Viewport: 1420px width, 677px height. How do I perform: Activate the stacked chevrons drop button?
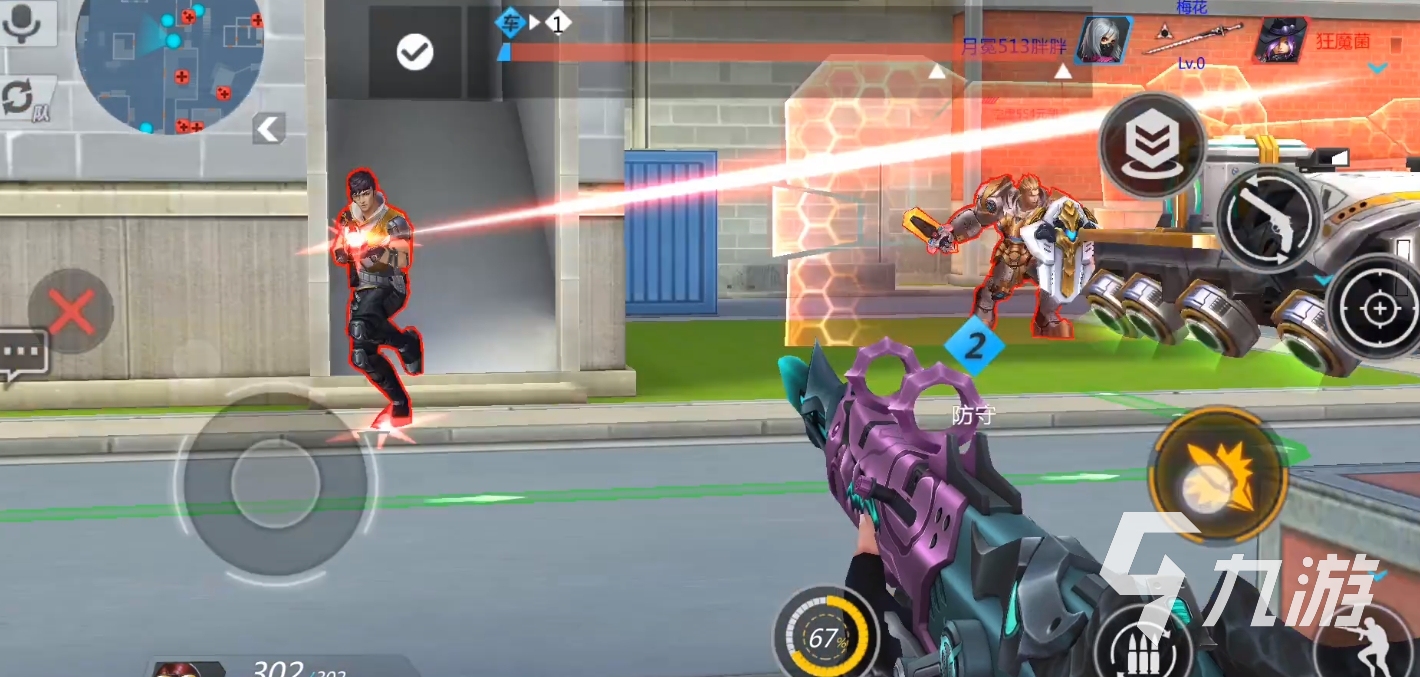(1152, 146)
